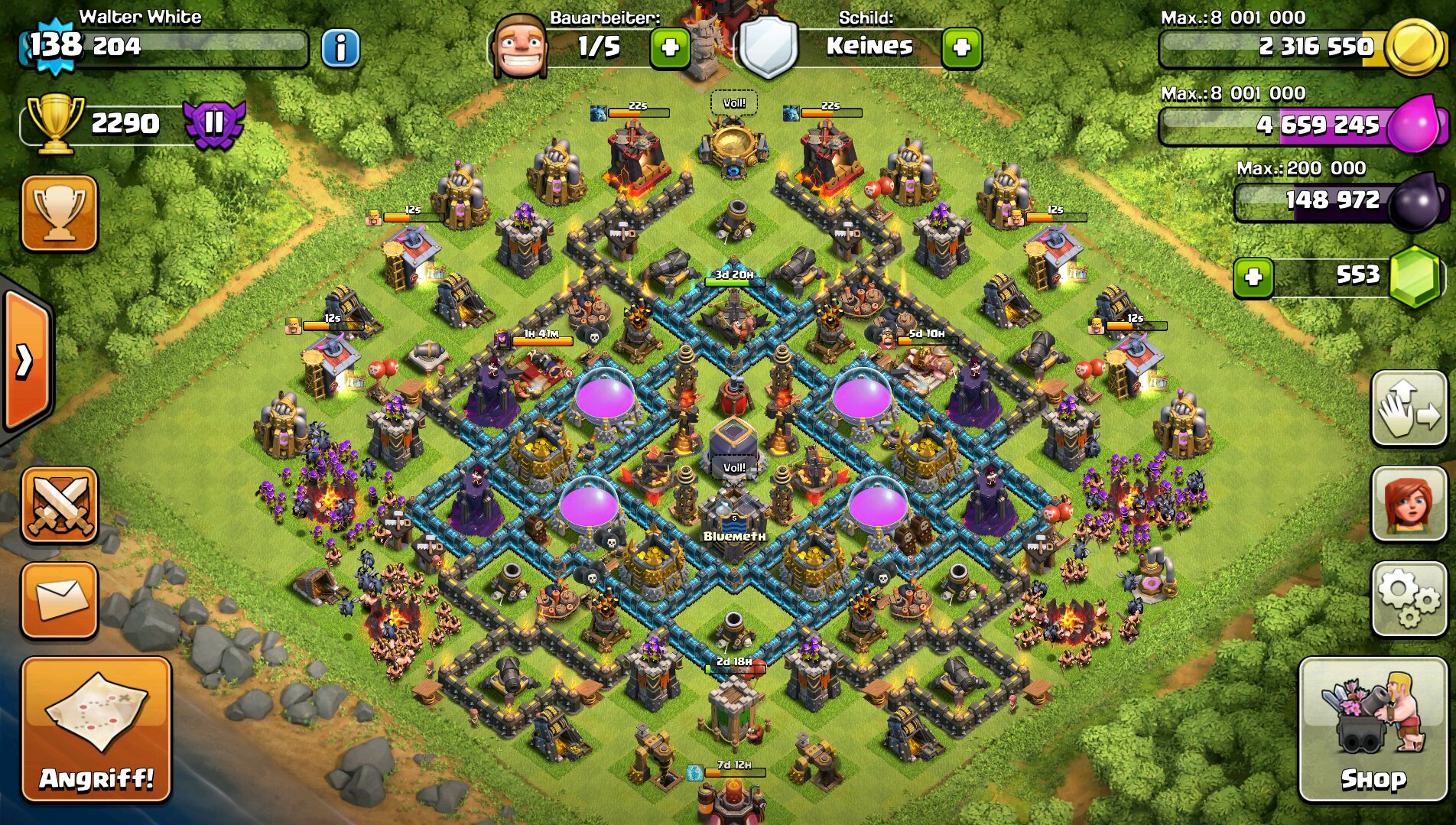Enter base layout edit mode (hand icon)
Screen dimensions: 1456x825
(1408, 409)
